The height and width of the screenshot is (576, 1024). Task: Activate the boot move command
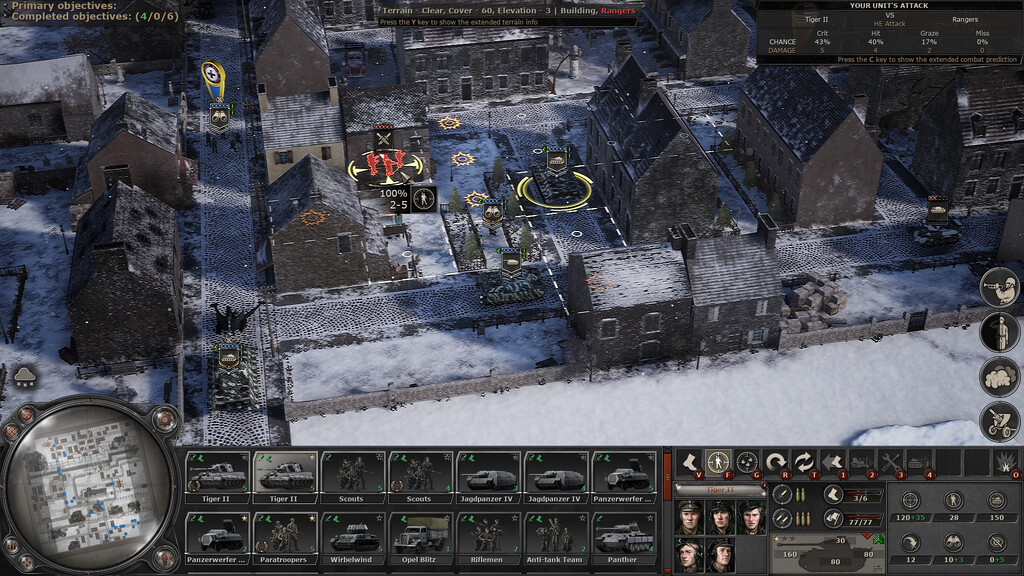coord(688,462)
